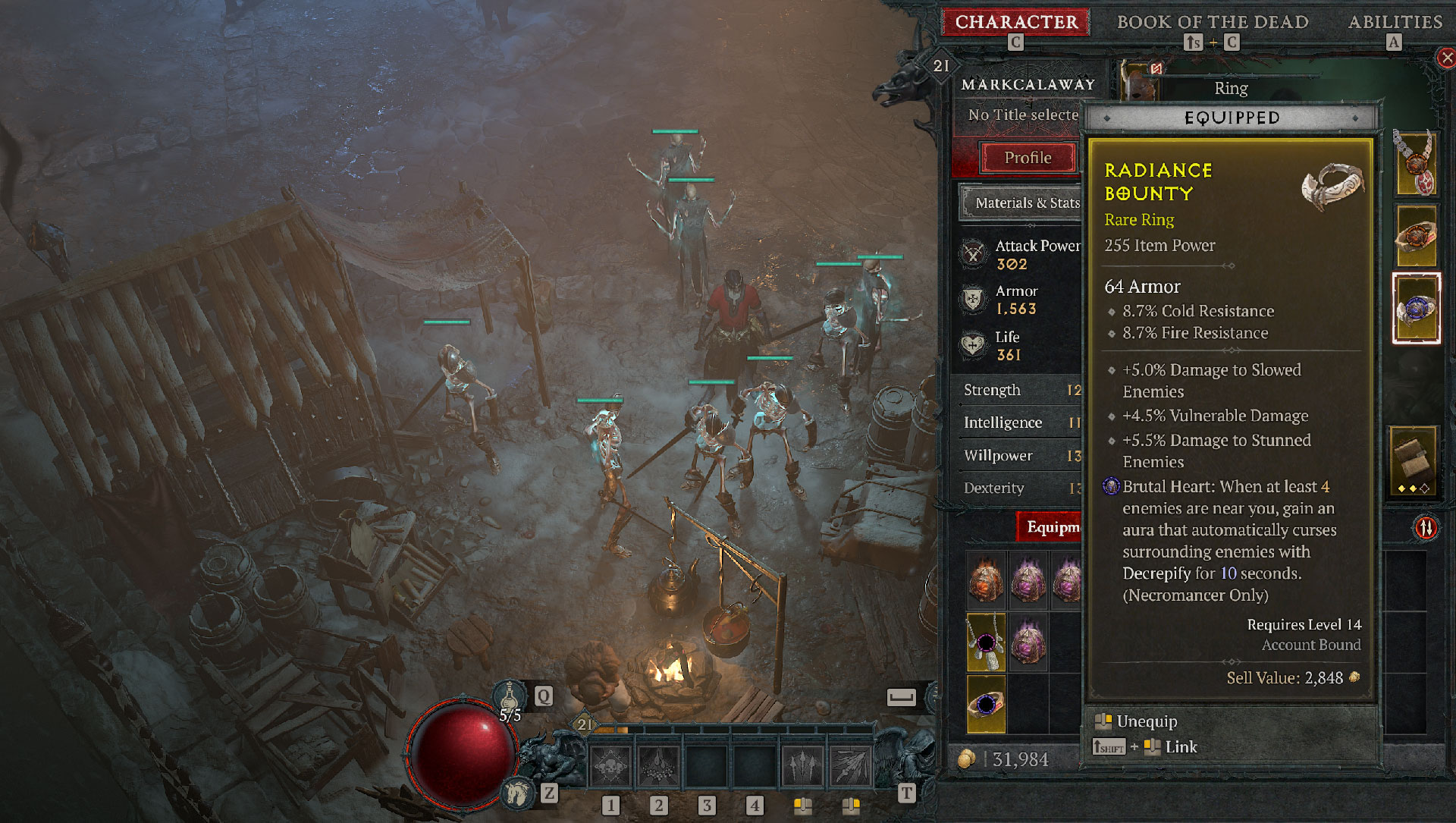Click the horse mount icon

coord(519,793)
